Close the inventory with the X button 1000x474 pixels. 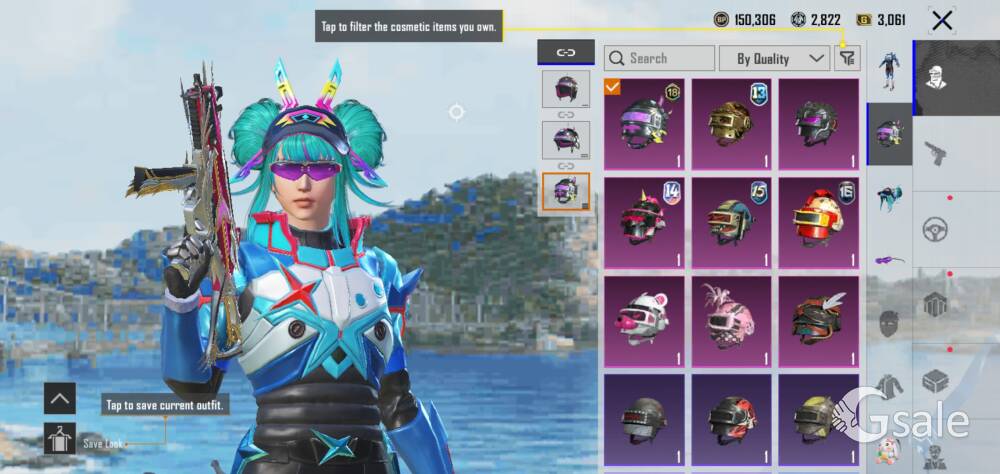click(941, 20)
